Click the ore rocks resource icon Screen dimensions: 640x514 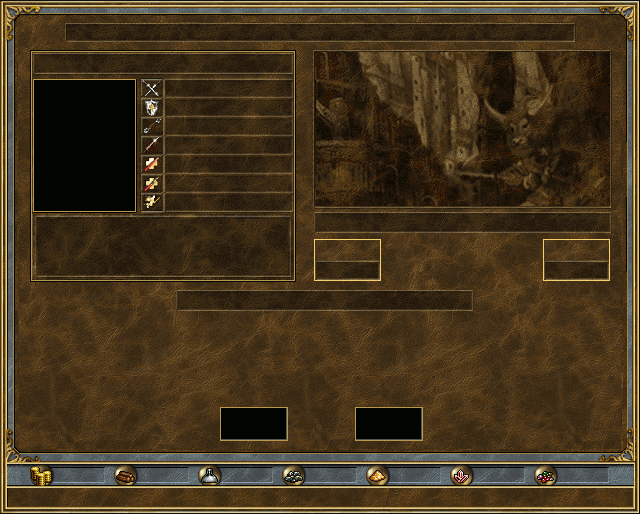pyautogui.click(x=293, y=476)
